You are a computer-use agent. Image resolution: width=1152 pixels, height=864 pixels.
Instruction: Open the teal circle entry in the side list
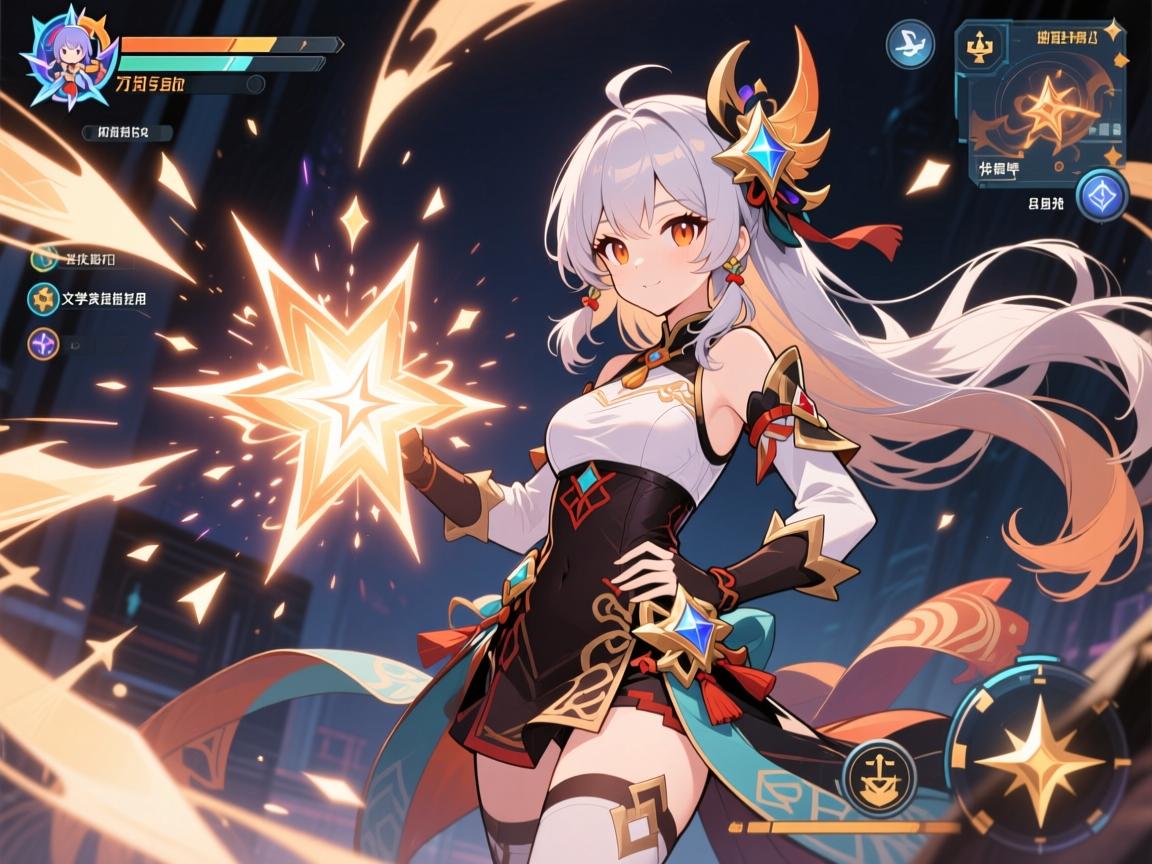(44, 258)
